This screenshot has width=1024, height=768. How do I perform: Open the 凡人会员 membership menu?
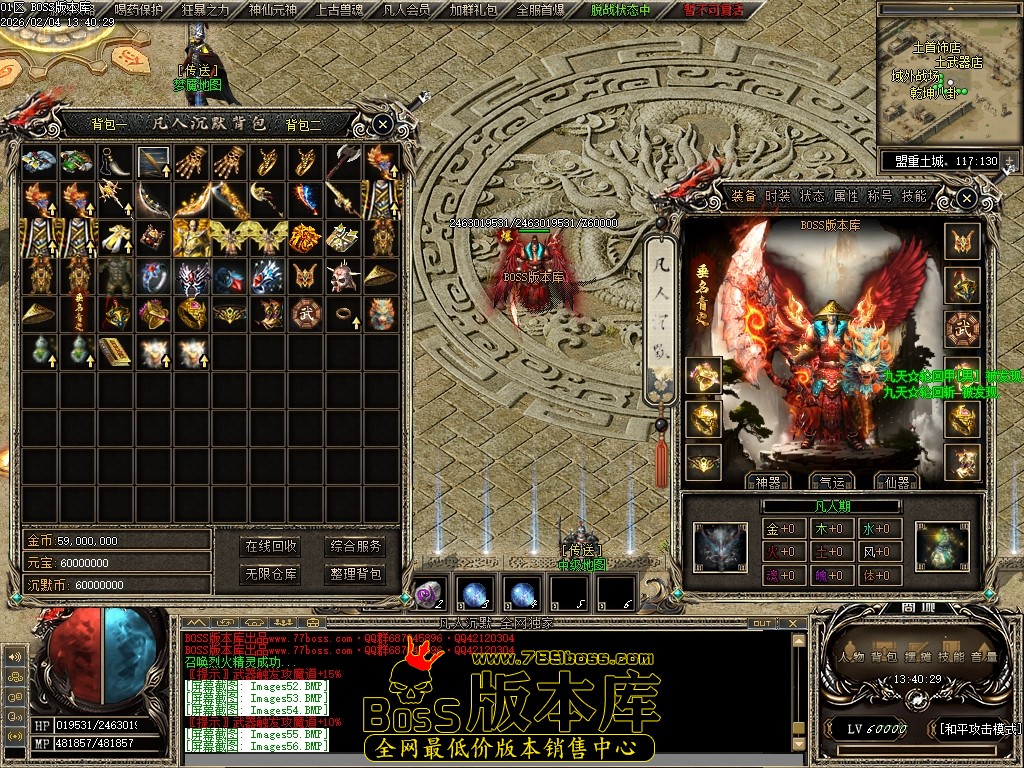(406, 10)
